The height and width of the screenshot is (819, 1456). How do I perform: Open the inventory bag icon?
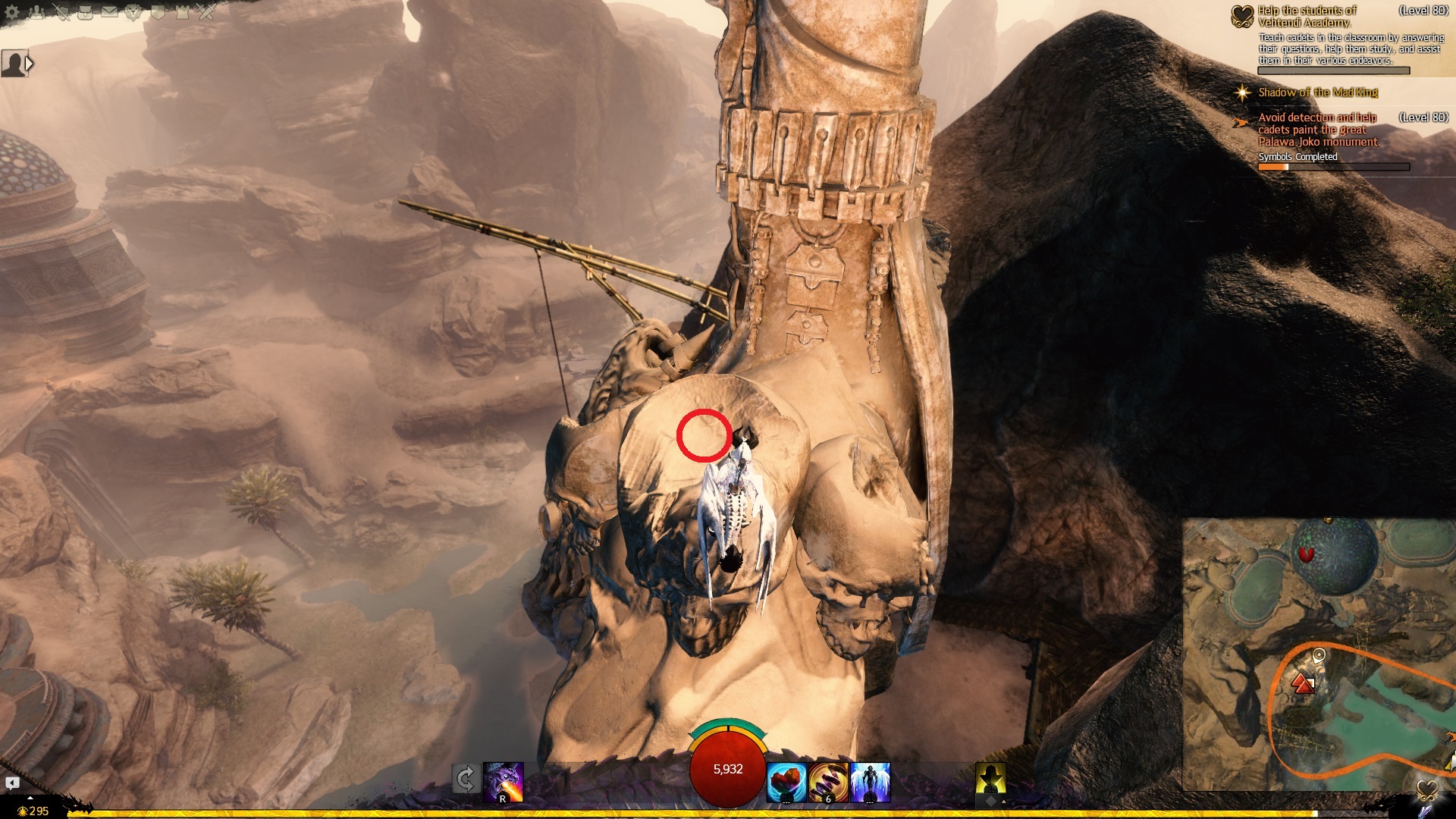tap(86, 12)
